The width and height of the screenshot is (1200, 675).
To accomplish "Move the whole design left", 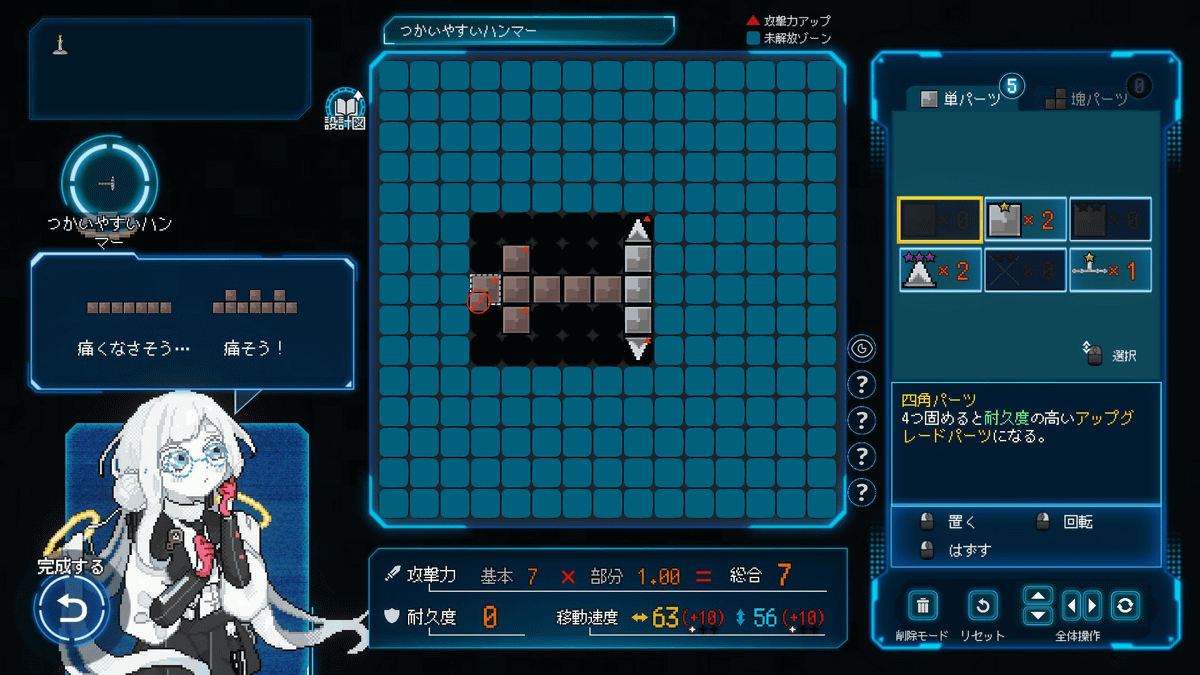I will point(1072,606).
